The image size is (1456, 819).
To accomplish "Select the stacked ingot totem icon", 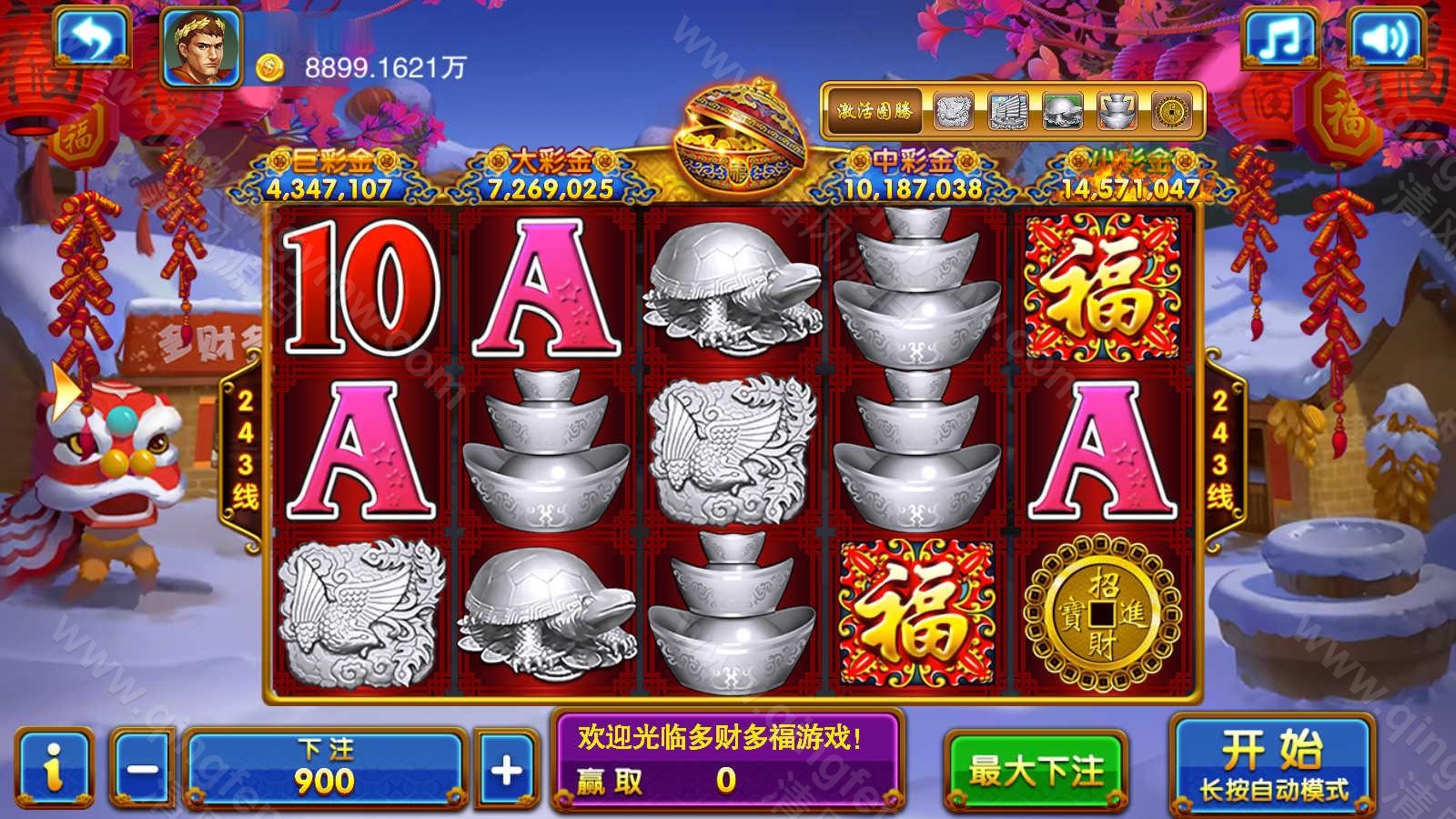I will point(1117,111).
